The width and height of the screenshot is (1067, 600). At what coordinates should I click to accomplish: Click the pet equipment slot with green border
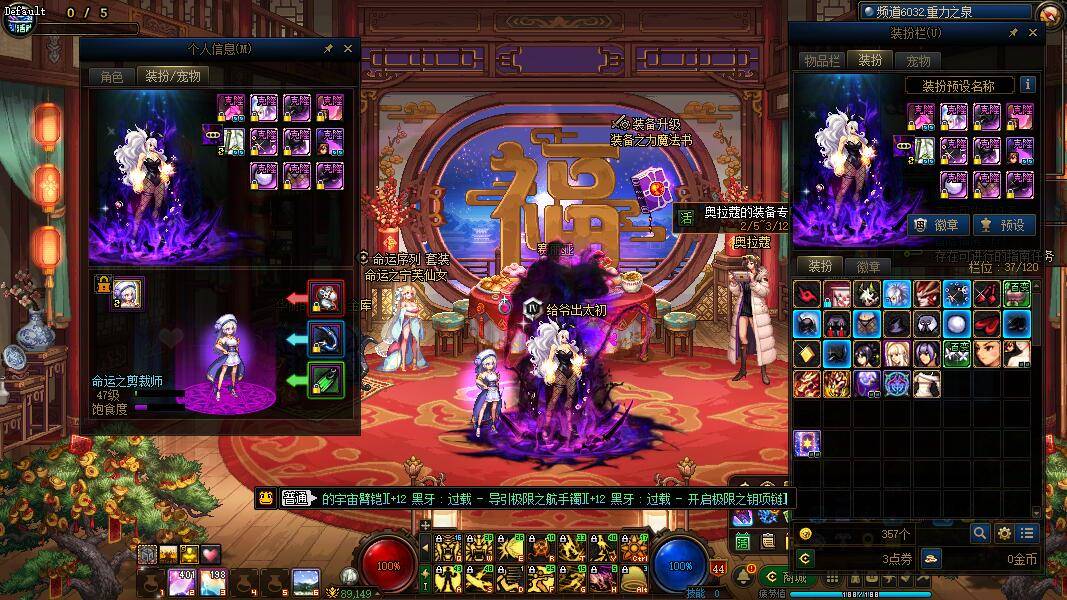pos(326,380)
